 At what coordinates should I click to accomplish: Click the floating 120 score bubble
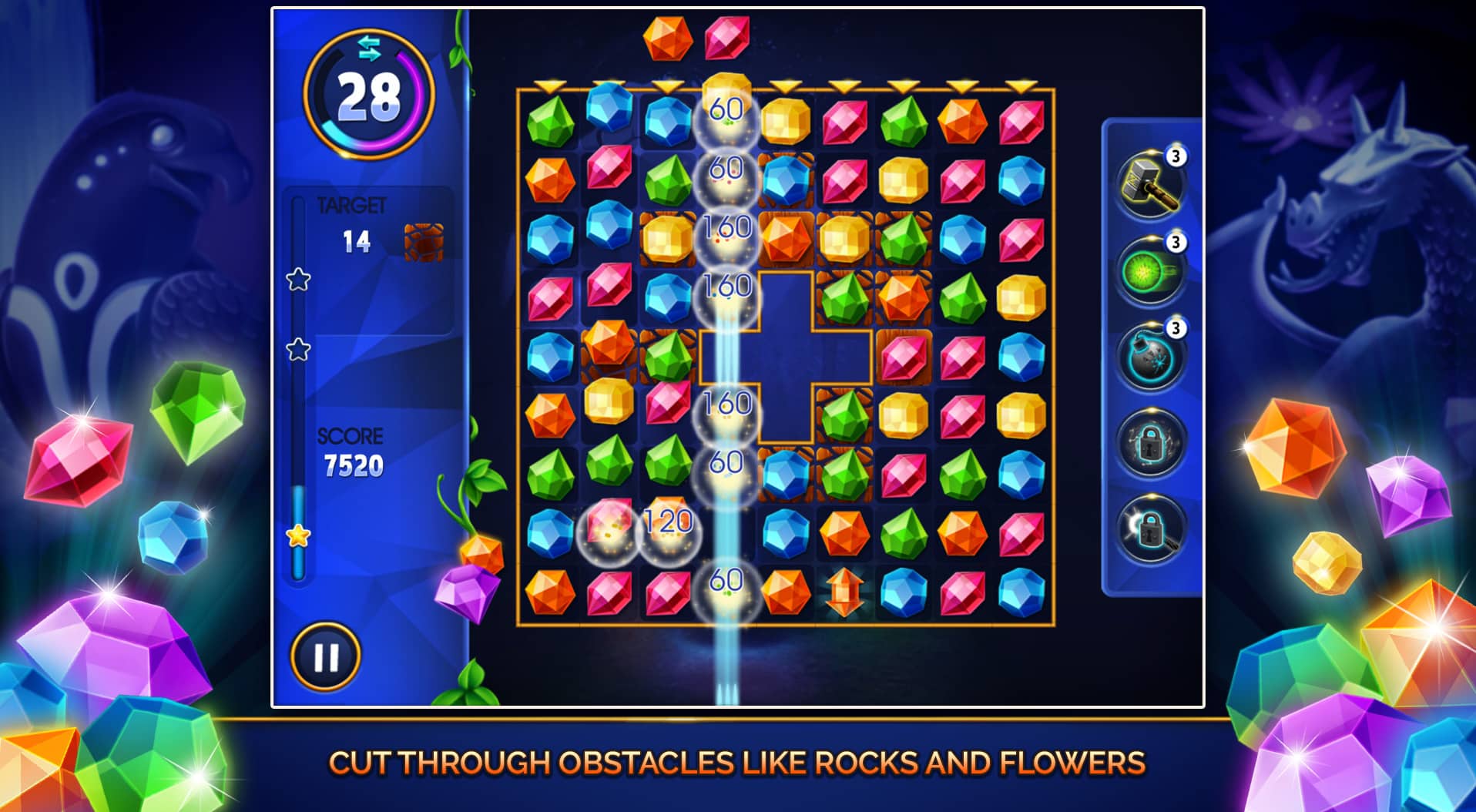[x=667, y=523]
